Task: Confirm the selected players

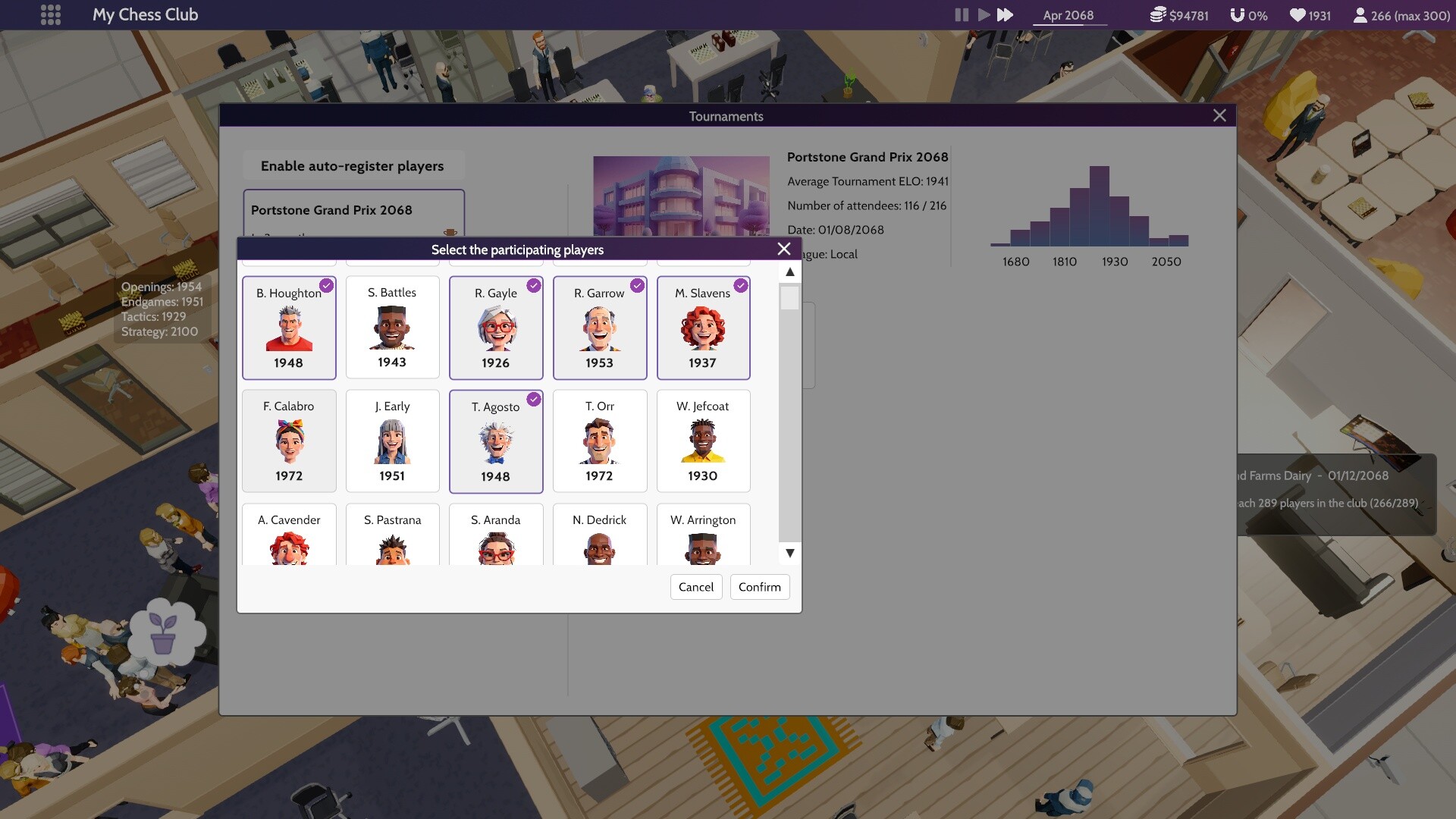Action: (x=759, y=587)
